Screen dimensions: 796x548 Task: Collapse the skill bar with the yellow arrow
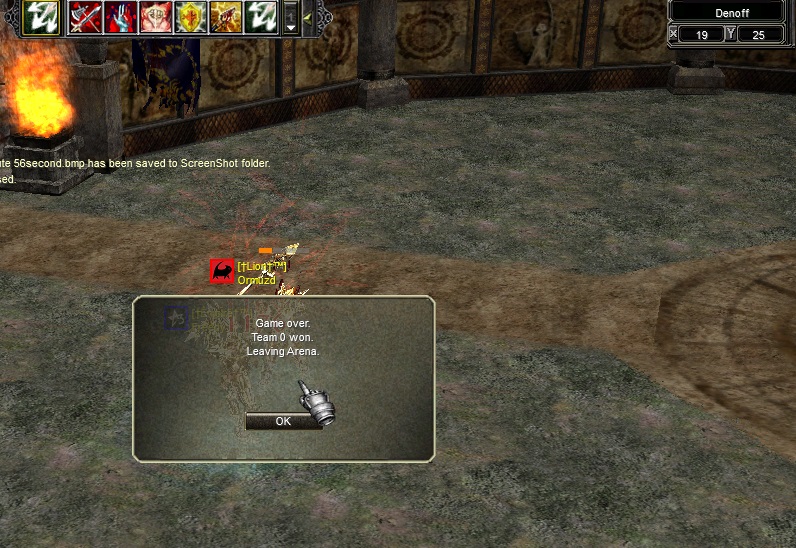307,17
